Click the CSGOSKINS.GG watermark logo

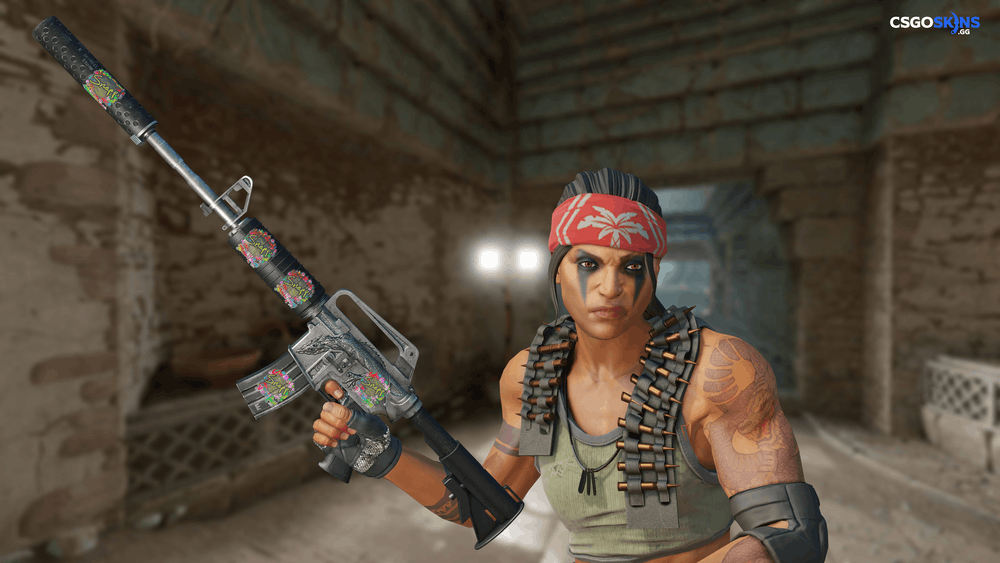pos(935,23)
